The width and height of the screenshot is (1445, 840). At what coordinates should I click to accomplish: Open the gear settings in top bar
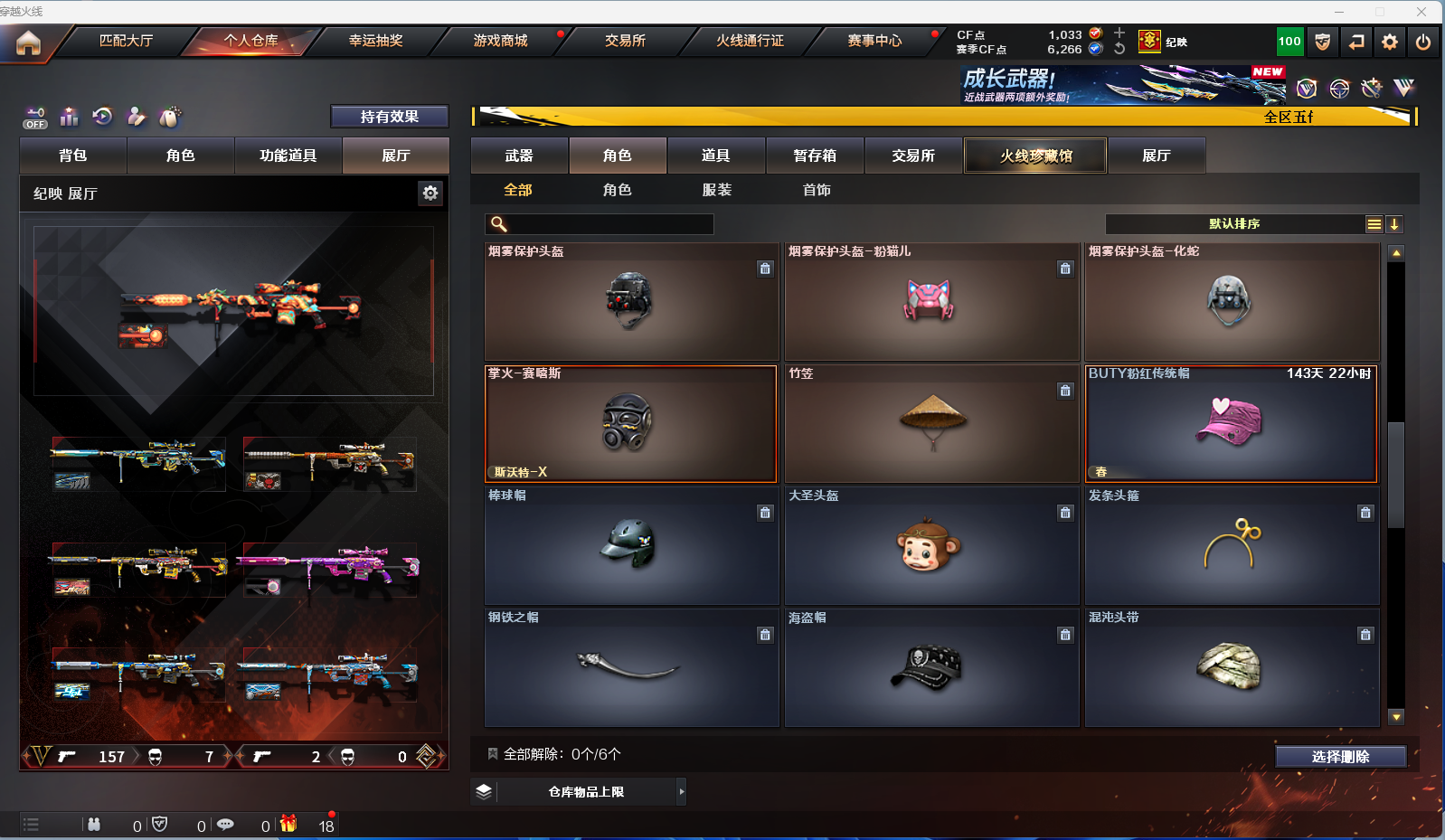pos(1390,42)
